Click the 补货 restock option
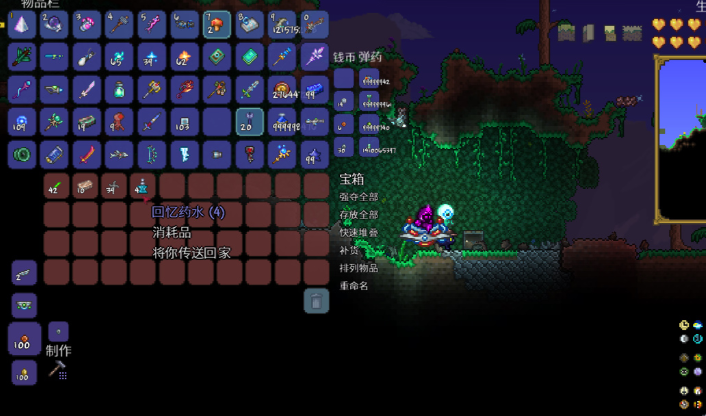Image resolution: width=706 pixels, height=416 pixels. pos(349,251)
